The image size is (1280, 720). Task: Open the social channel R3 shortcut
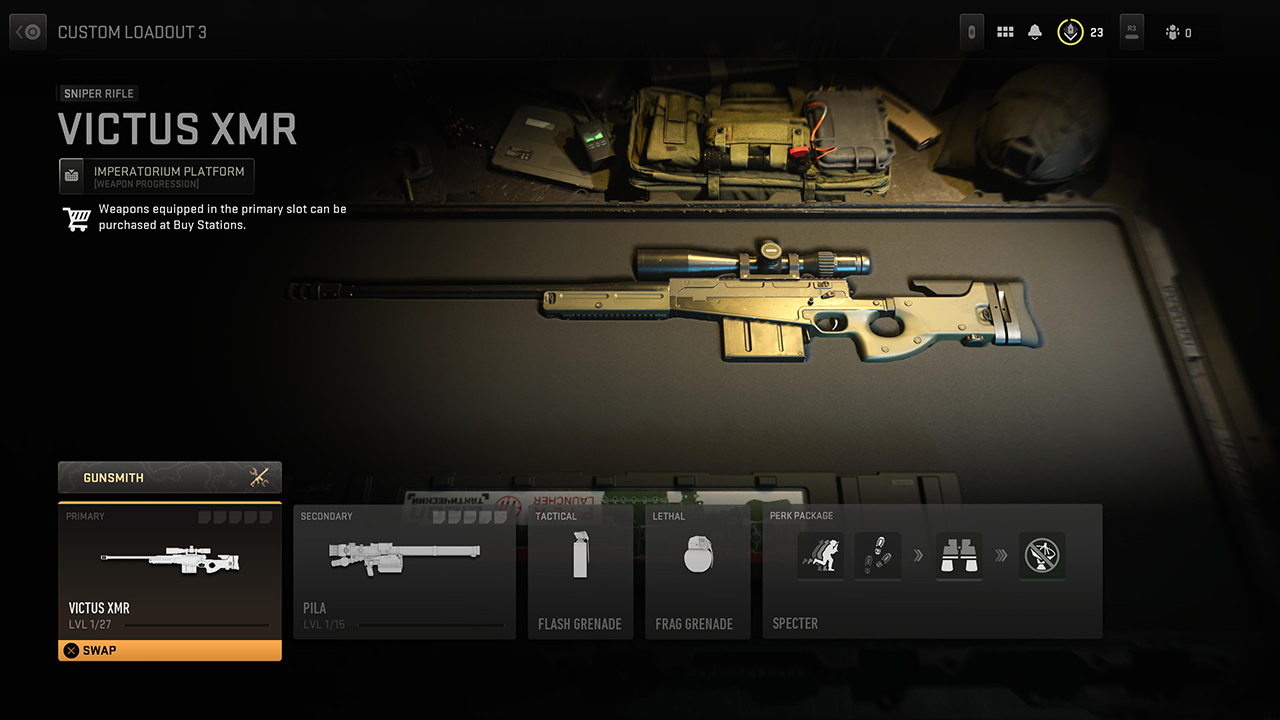click(x=1131, y=31)
